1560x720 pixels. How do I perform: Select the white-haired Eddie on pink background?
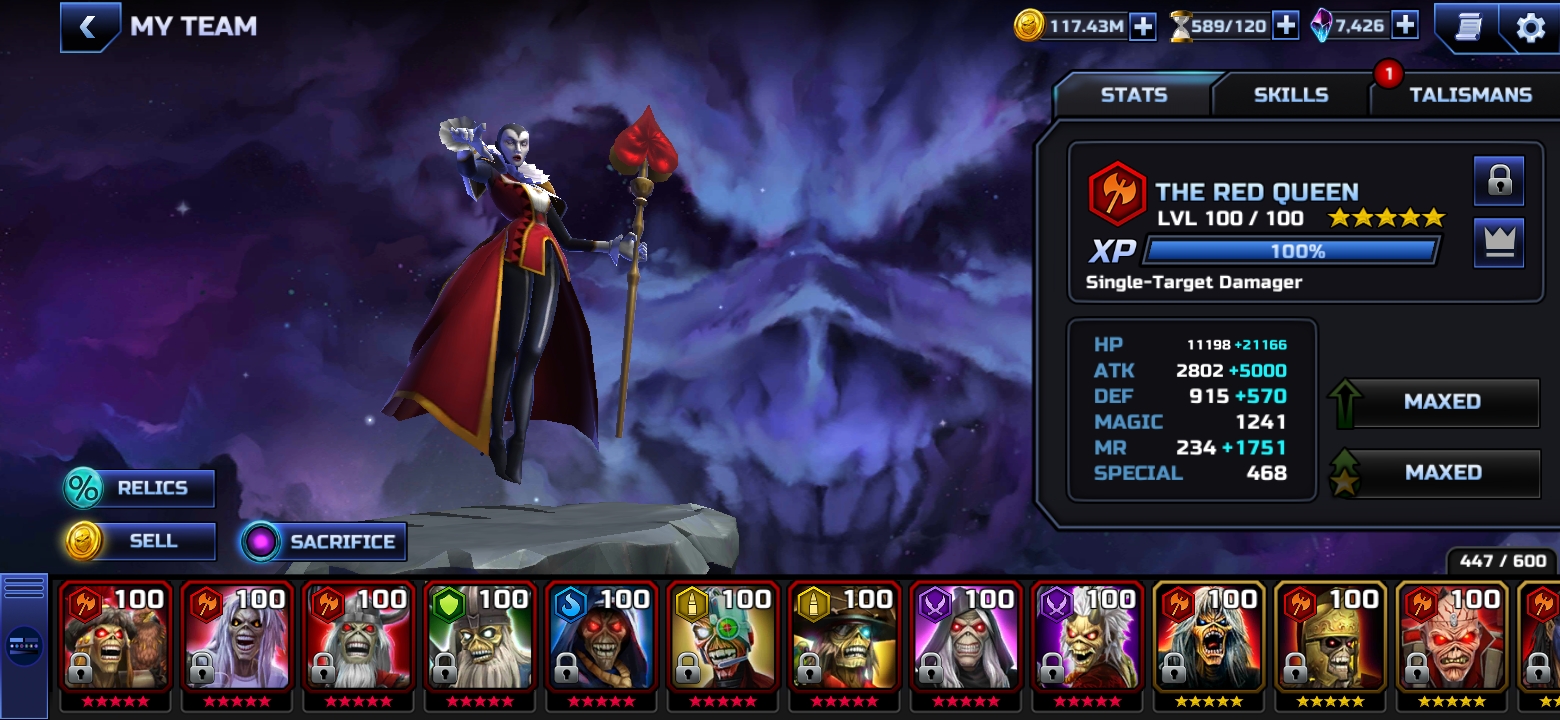(x=238, y=638)
